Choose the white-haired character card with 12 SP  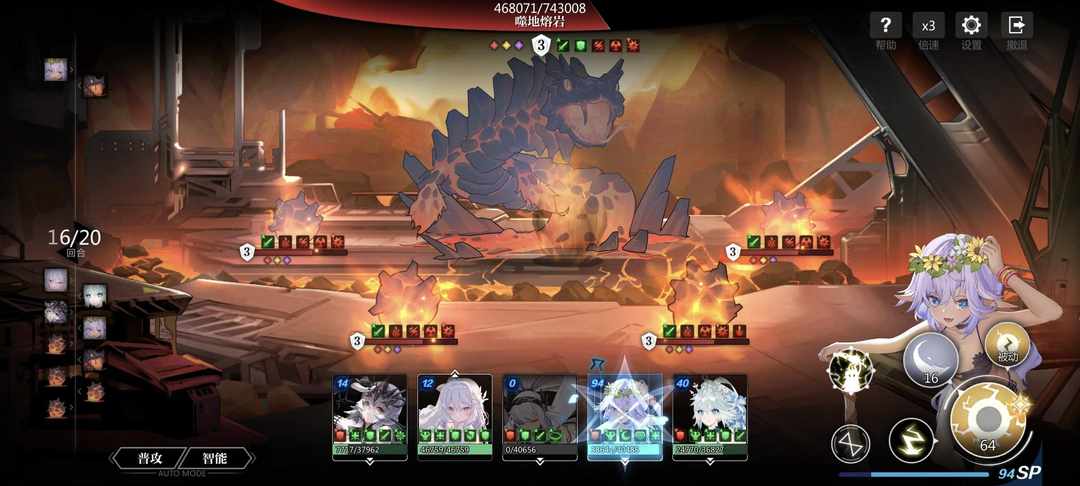coord(454,416)
